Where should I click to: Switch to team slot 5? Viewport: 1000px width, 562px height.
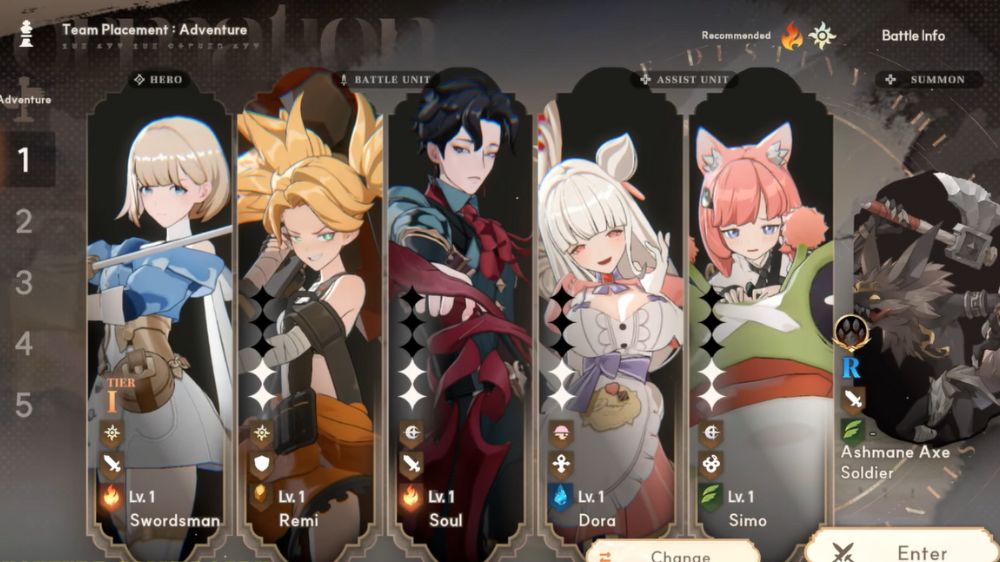click(25, 405)
